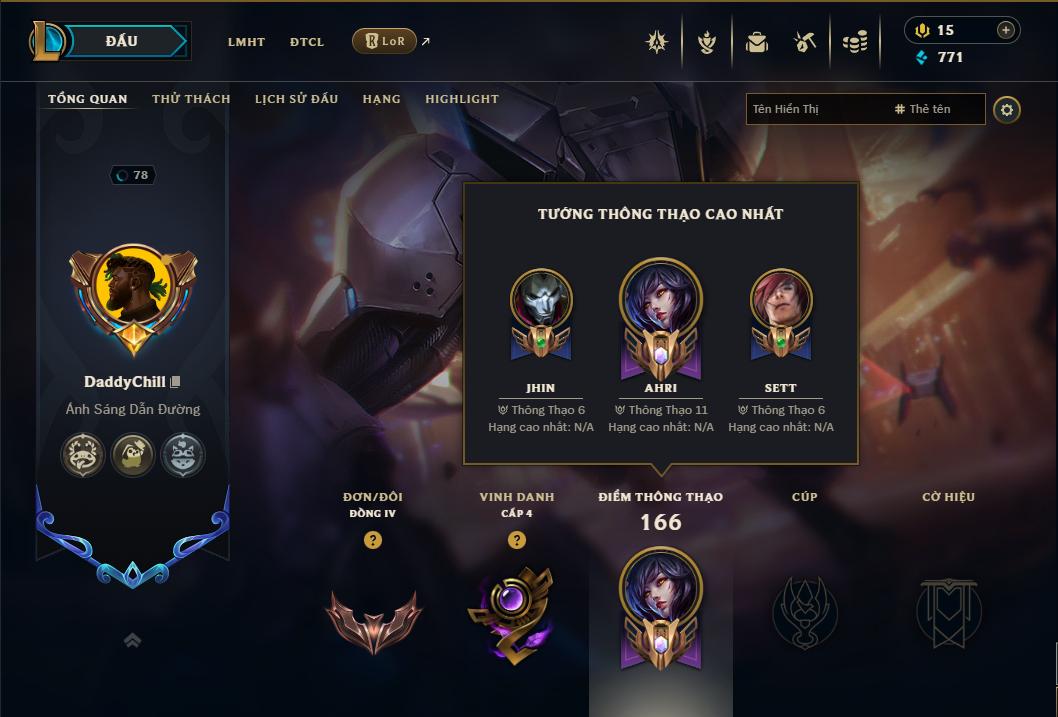Image resolution: width=1058 pixels, height=717 pixels.
Task: Click the plus button beside the 15 currency
Action: (x=1005, y=30)
